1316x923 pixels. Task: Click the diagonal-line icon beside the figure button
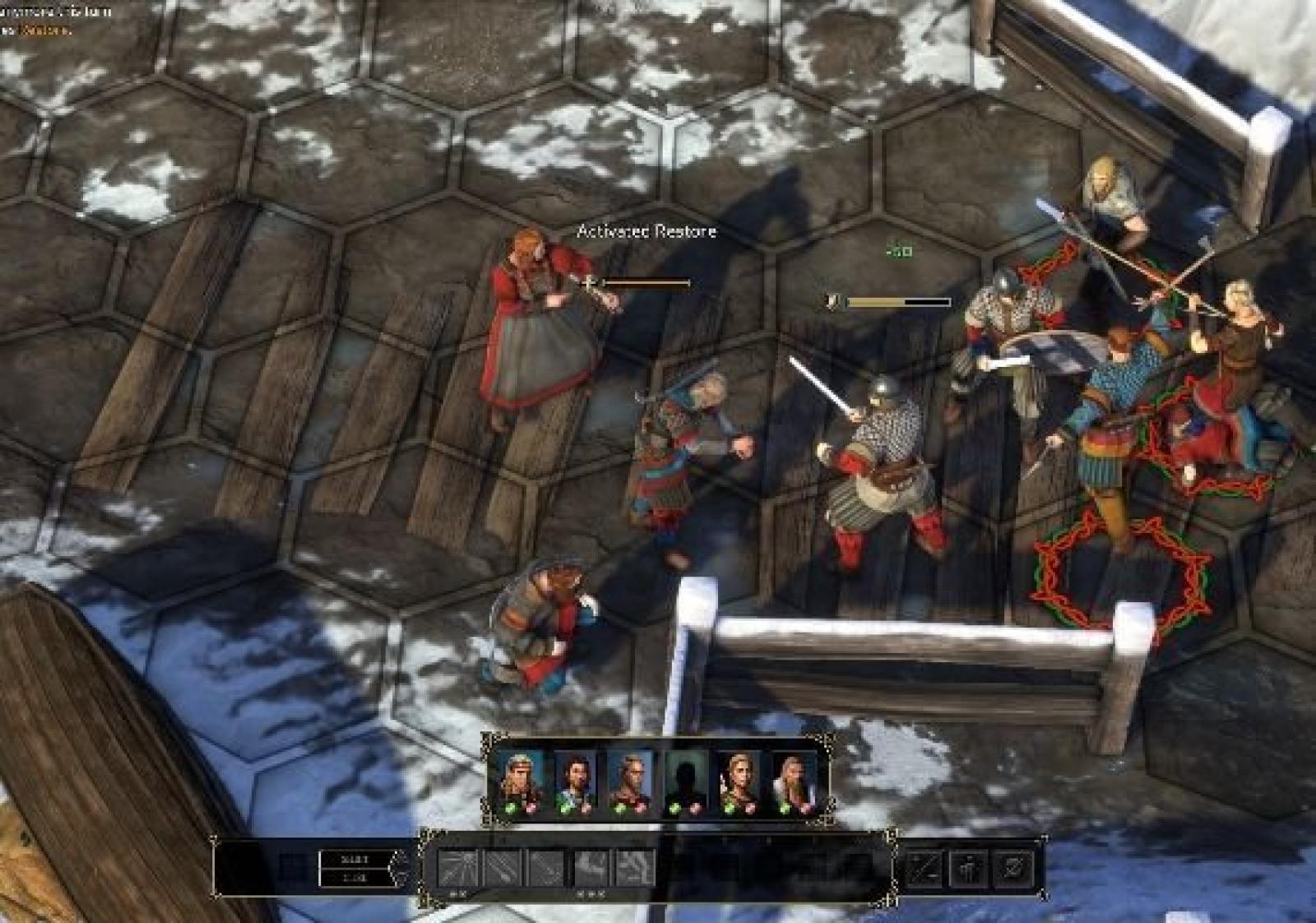pos(924,869)
